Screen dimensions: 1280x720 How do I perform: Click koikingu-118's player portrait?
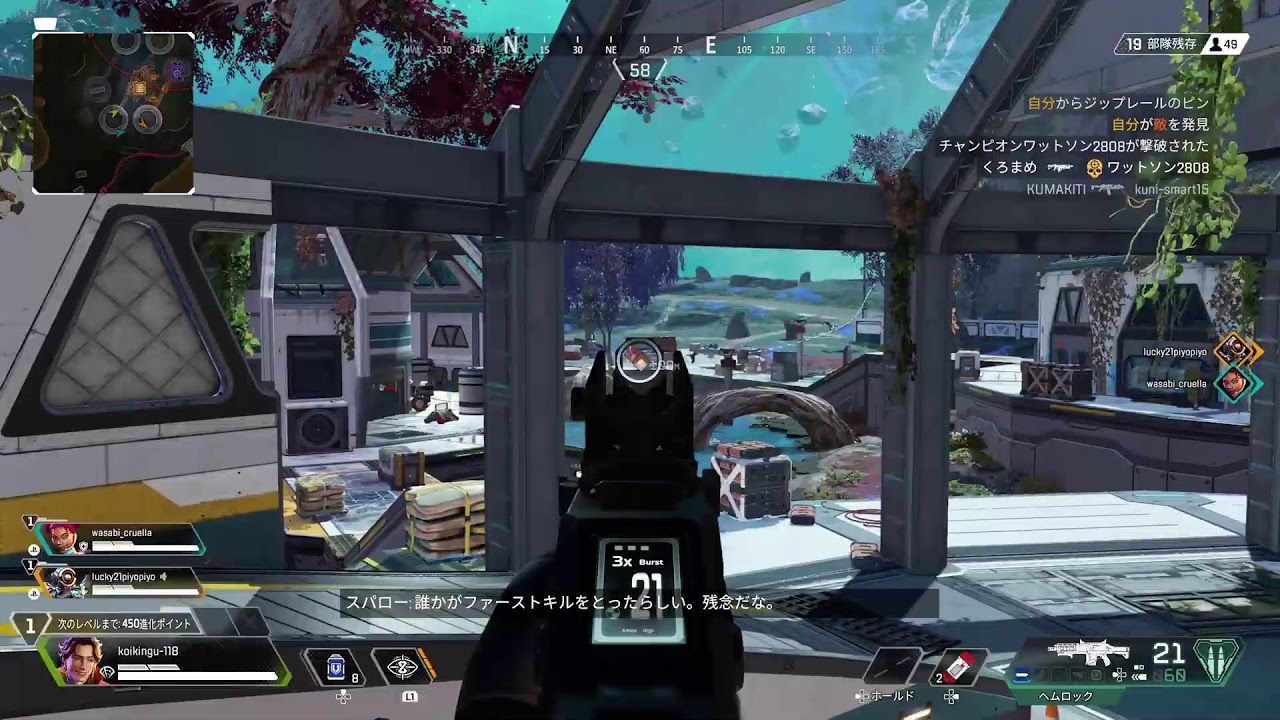tap(76, 660)
